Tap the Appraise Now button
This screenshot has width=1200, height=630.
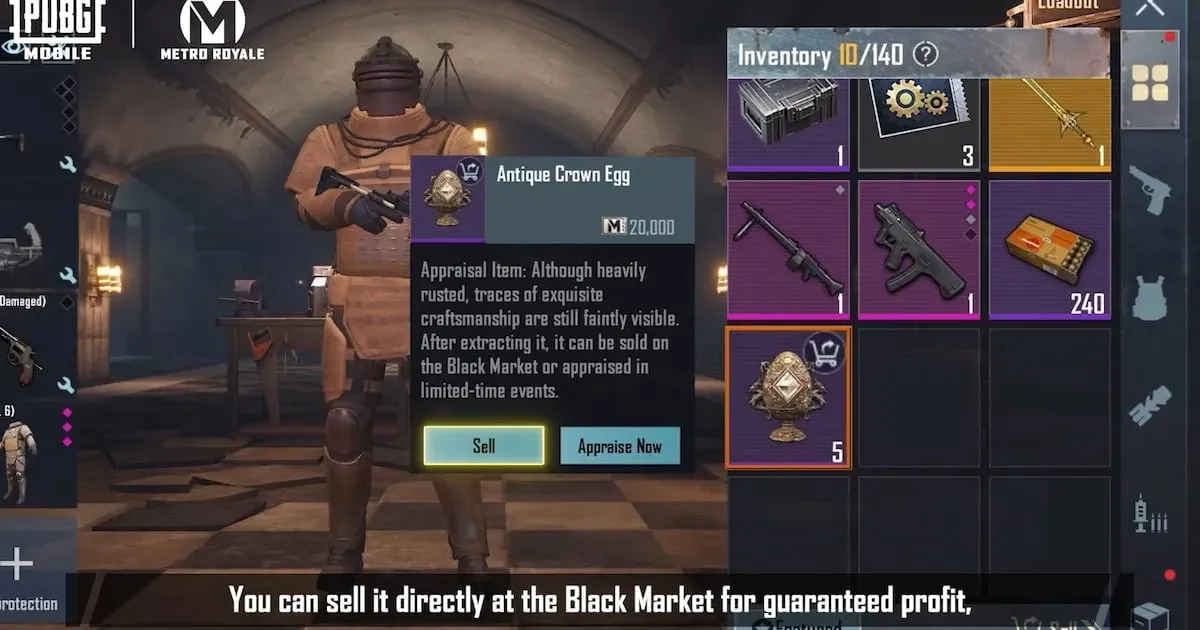point(619,446)
